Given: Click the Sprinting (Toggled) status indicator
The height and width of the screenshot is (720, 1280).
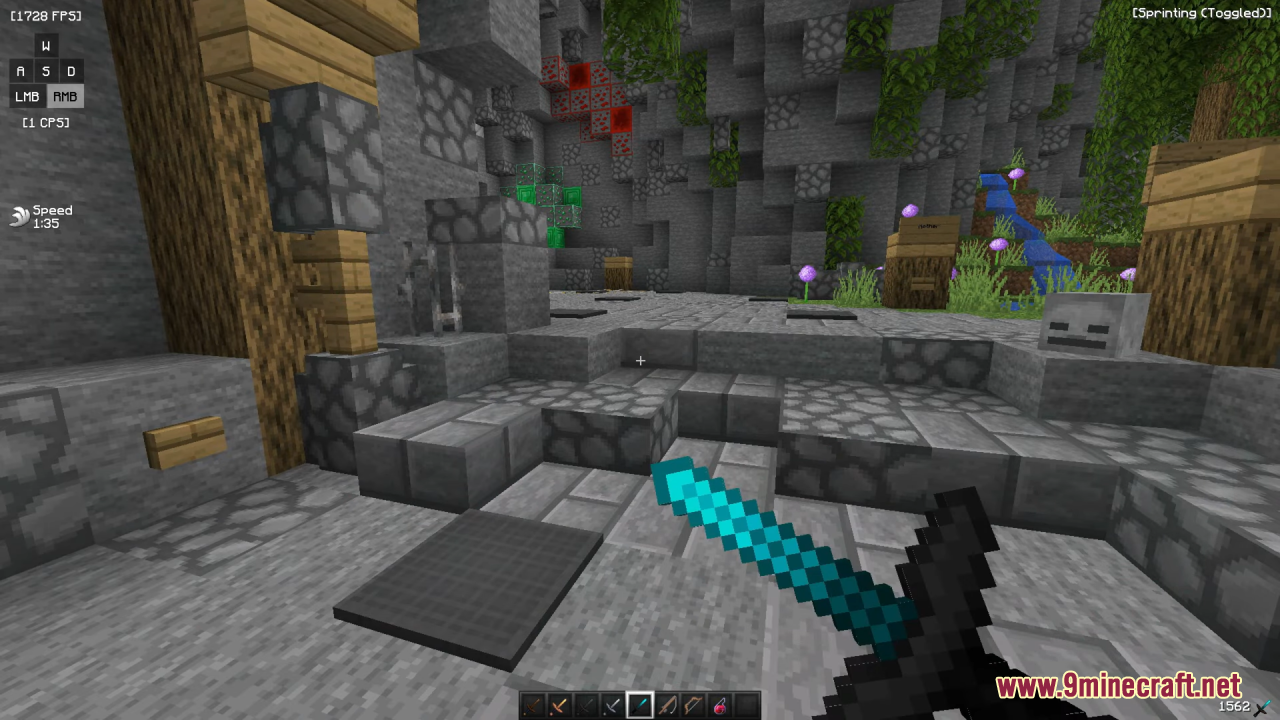Looking at the screenshot, I should click(x=1201, y=13).
